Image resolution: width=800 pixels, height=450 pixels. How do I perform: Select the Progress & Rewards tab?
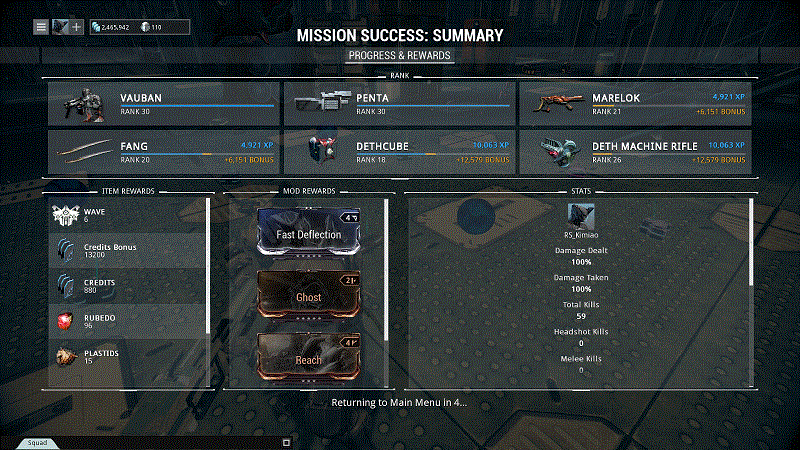[399, 55]
